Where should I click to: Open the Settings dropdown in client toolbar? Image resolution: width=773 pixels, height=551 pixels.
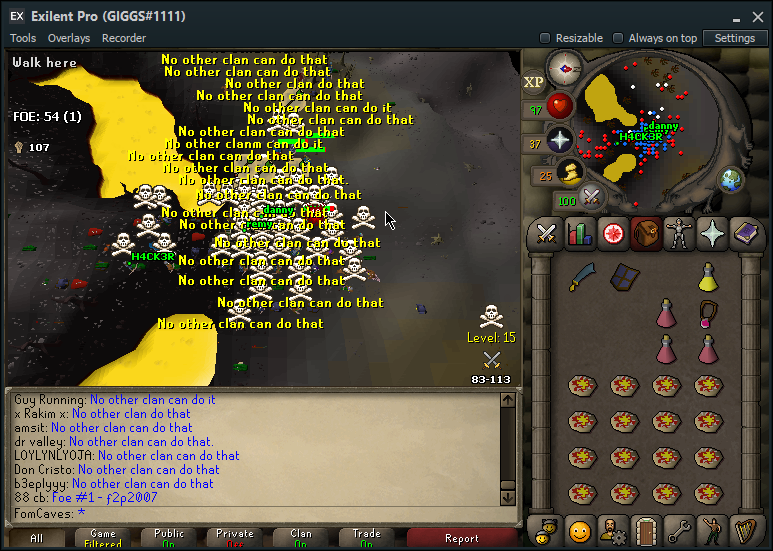click(735, 38)
